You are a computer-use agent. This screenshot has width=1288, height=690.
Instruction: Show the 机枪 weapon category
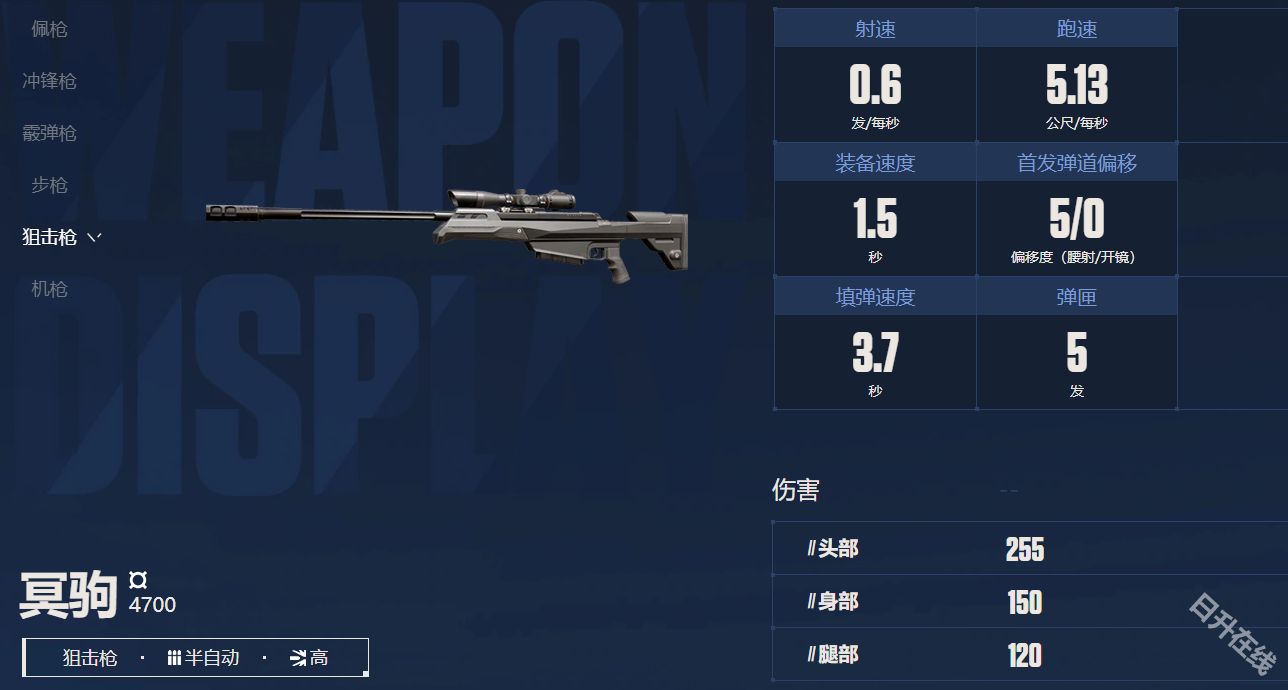pyautogui.click(x=49, y=289)
